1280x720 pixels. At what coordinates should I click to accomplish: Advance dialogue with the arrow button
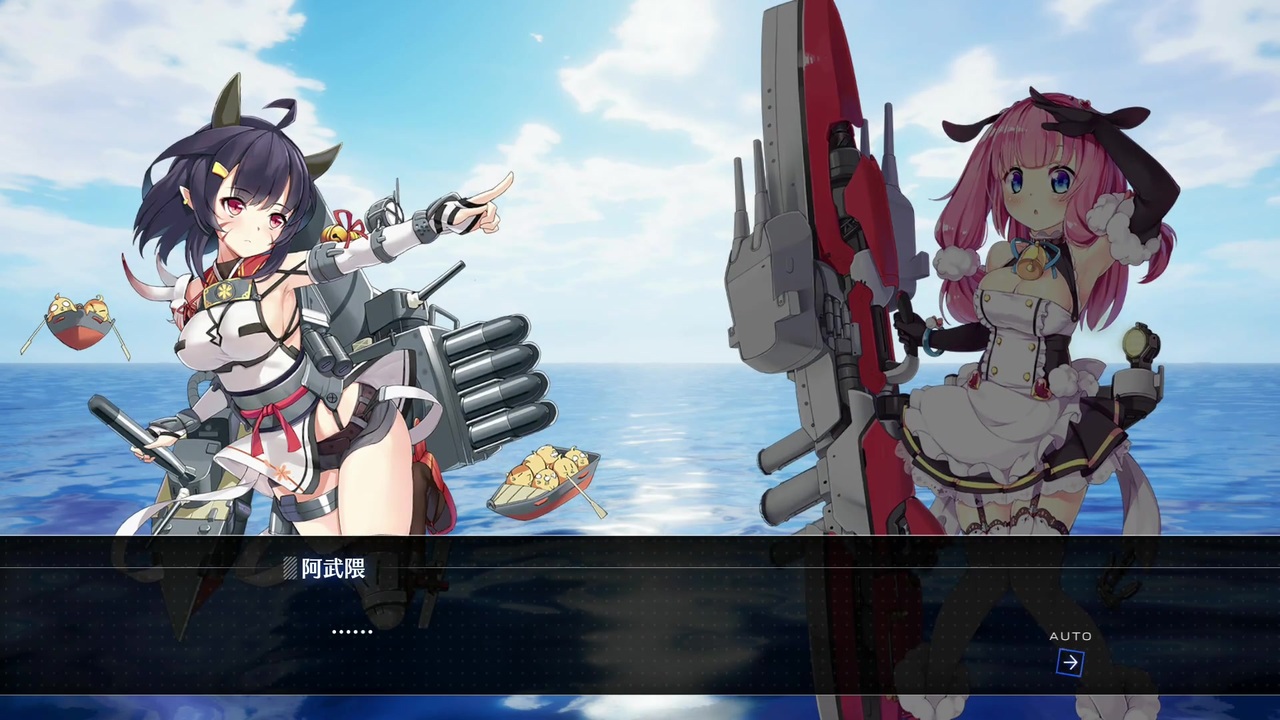(x=1069, y=662)
